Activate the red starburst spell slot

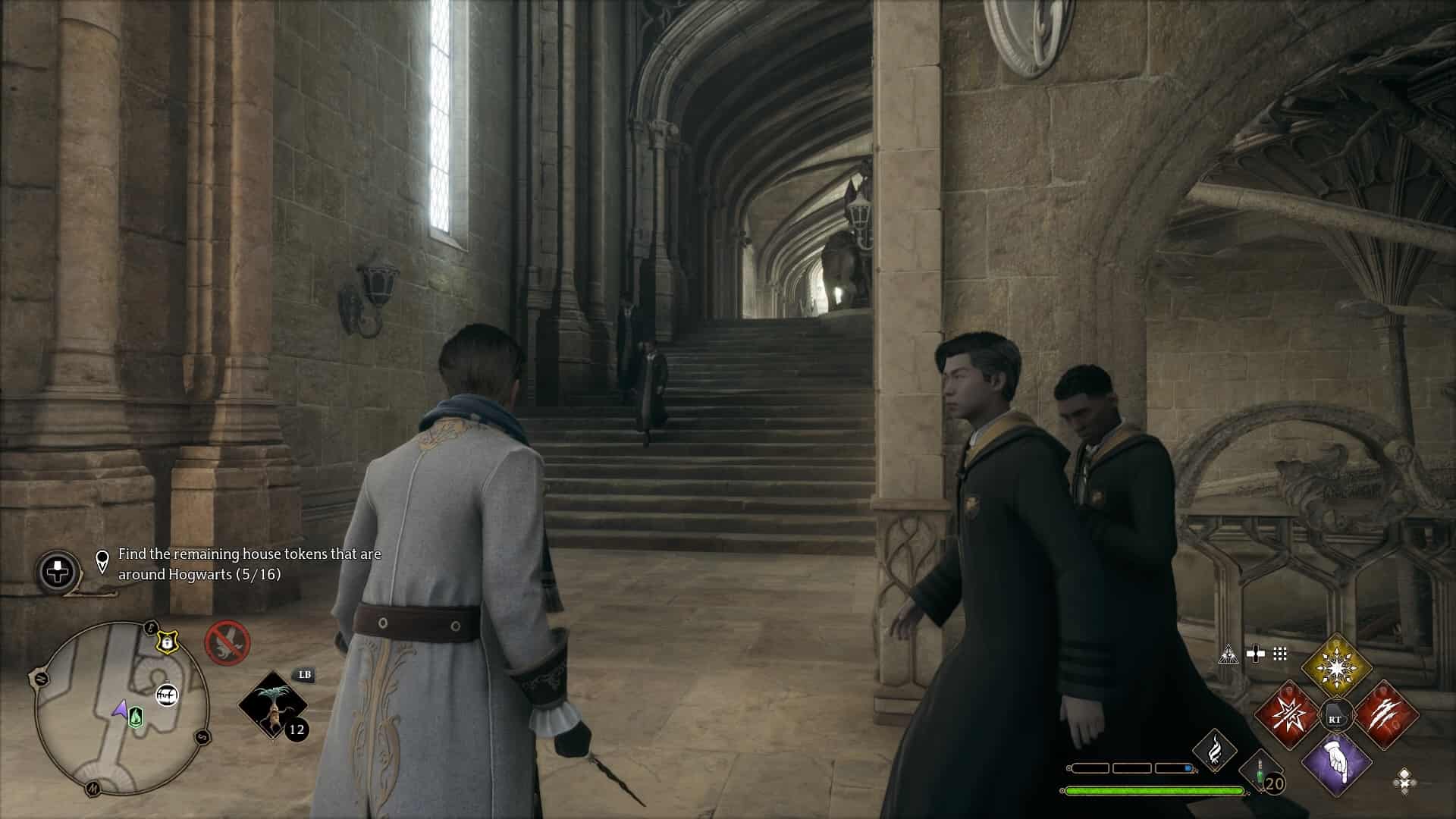pos(1288,716)
